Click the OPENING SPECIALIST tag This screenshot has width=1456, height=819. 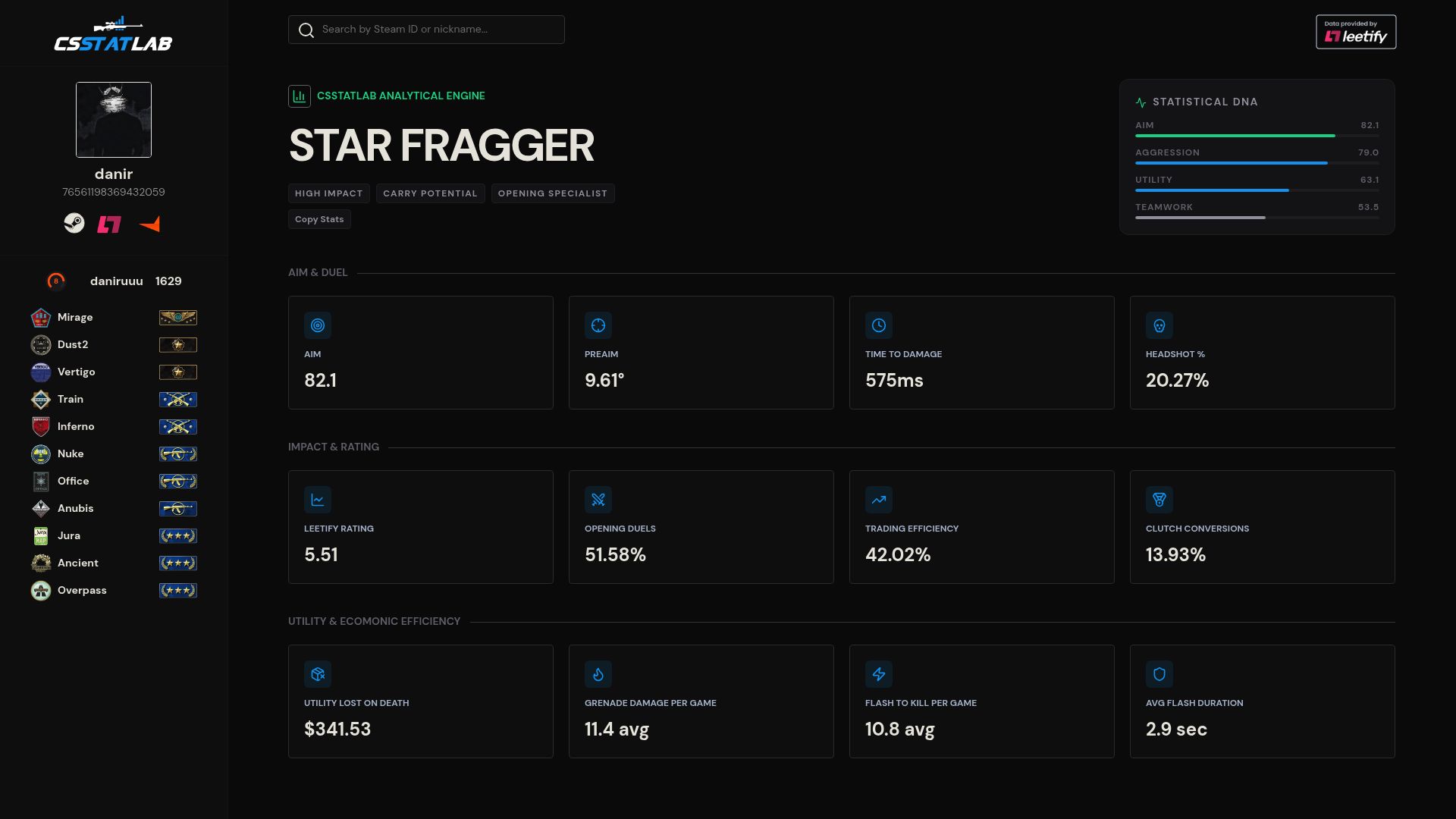tap(552, 194)
